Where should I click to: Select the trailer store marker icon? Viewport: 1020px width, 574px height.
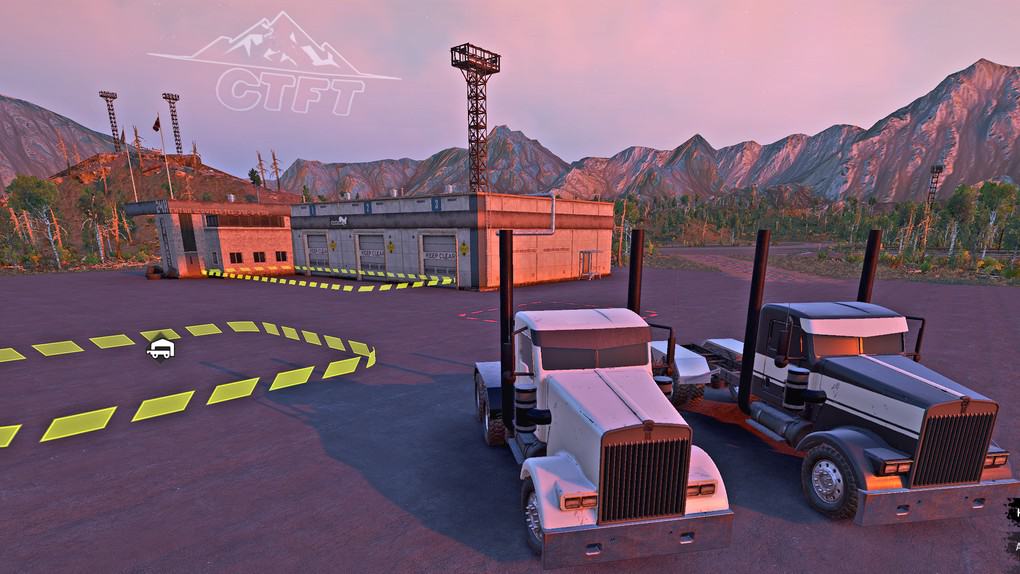point(160,349)
